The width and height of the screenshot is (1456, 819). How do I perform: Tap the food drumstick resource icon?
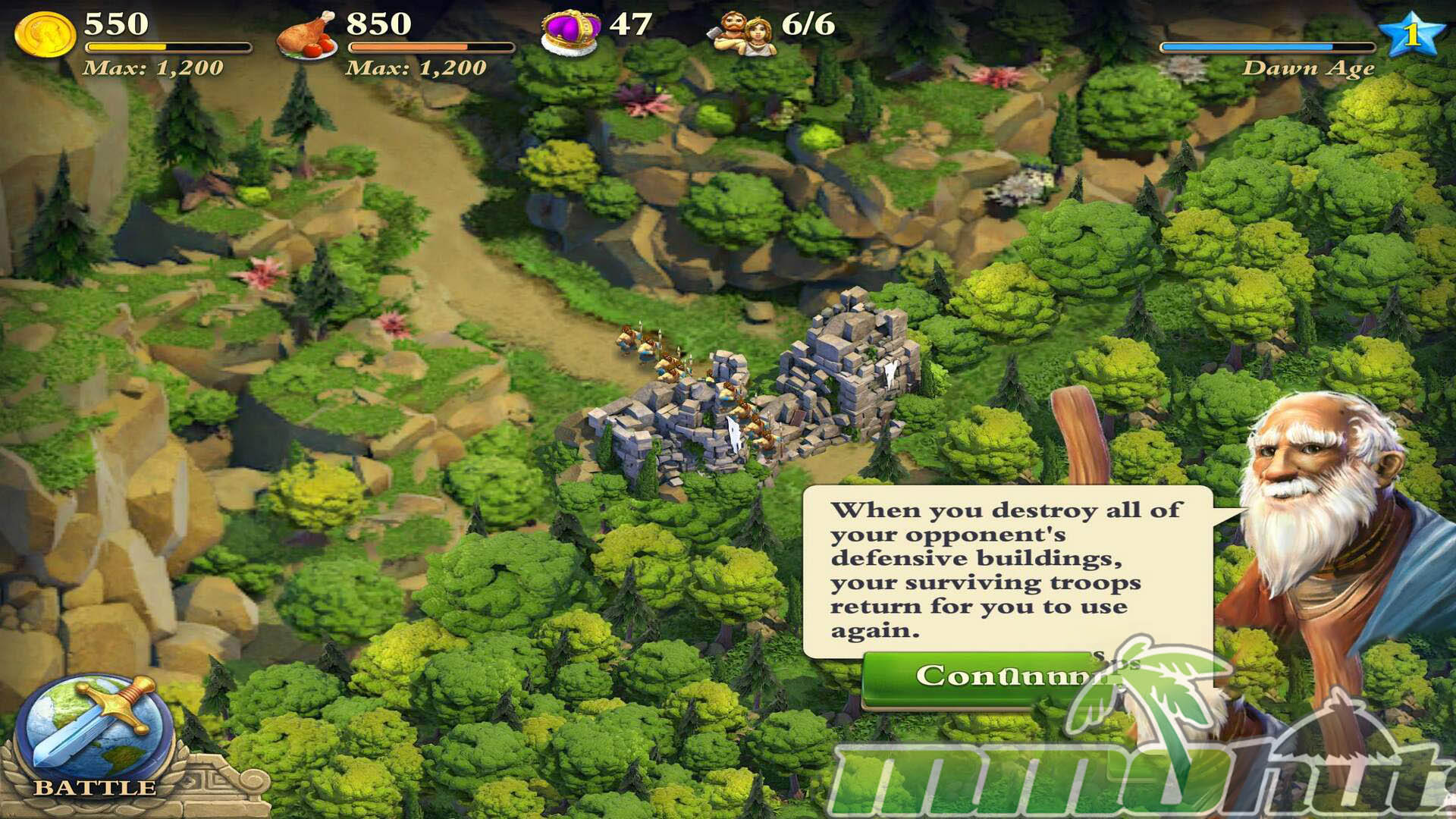click(x=307, y=35)
